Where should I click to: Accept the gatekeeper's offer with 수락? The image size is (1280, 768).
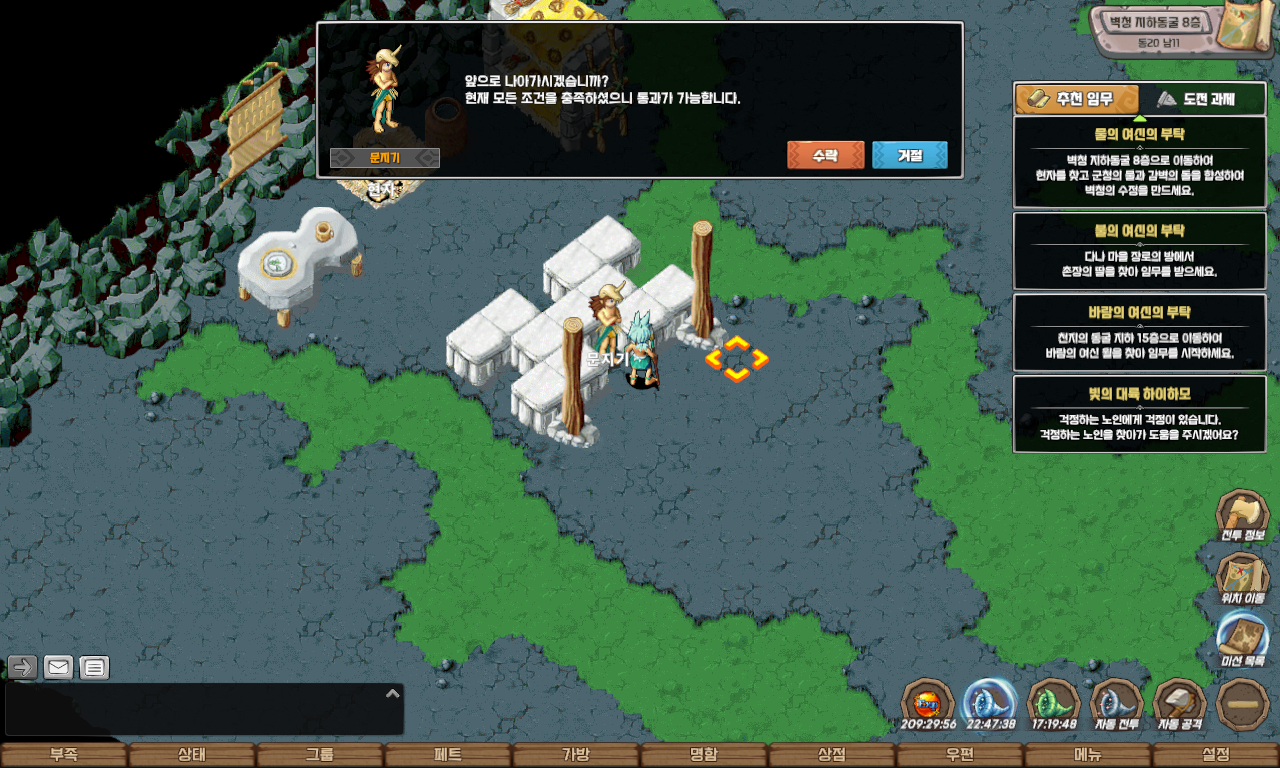click(825, 155)
